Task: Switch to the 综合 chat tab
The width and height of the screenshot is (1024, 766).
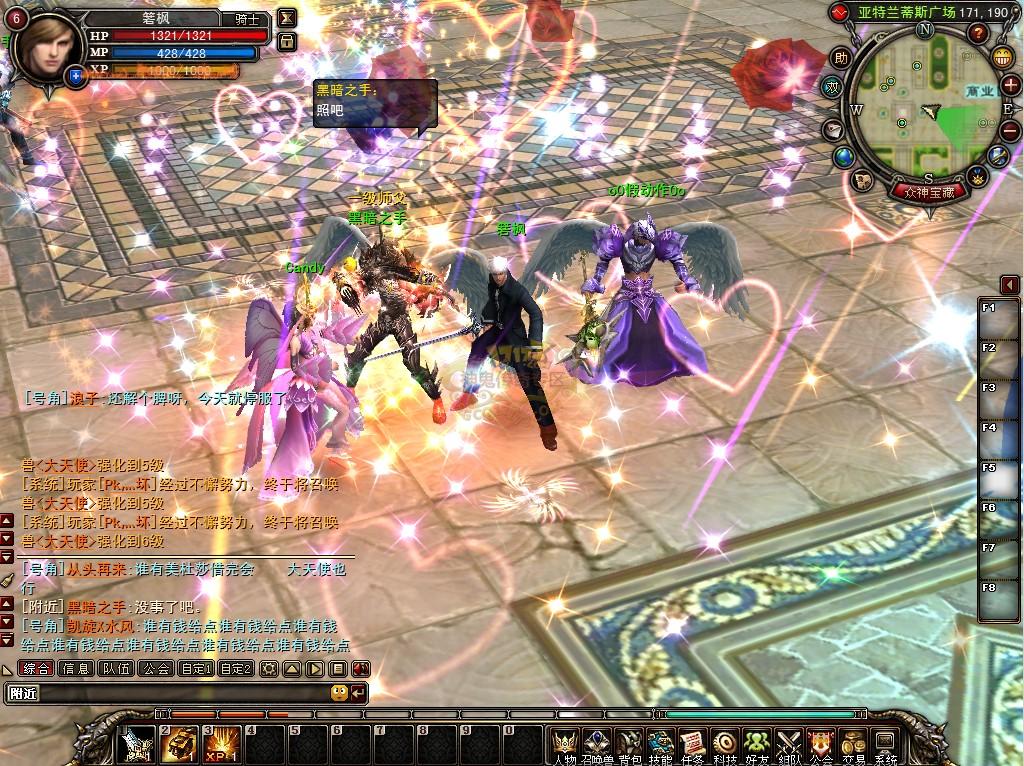Action: [36, 668]
